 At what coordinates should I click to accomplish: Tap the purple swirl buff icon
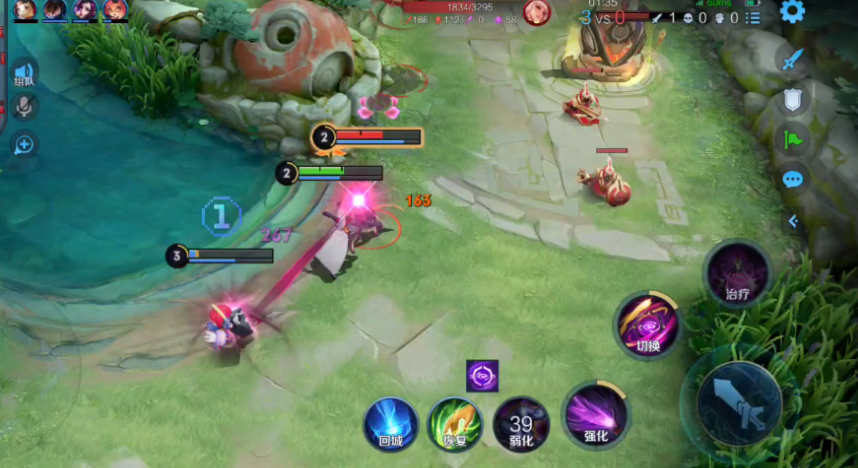click(x=482, y=376)
